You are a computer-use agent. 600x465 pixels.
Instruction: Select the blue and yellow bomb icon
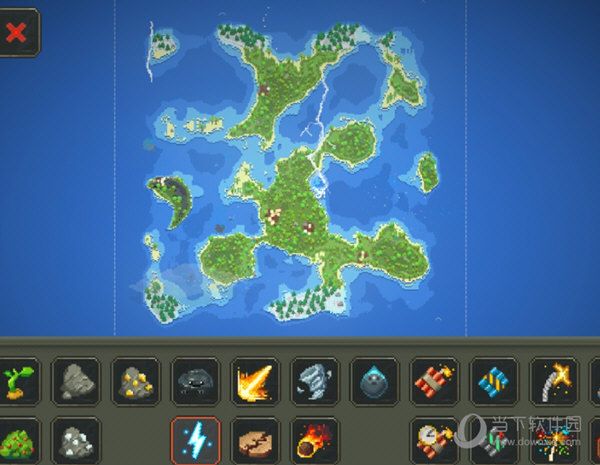click(495, 381)
